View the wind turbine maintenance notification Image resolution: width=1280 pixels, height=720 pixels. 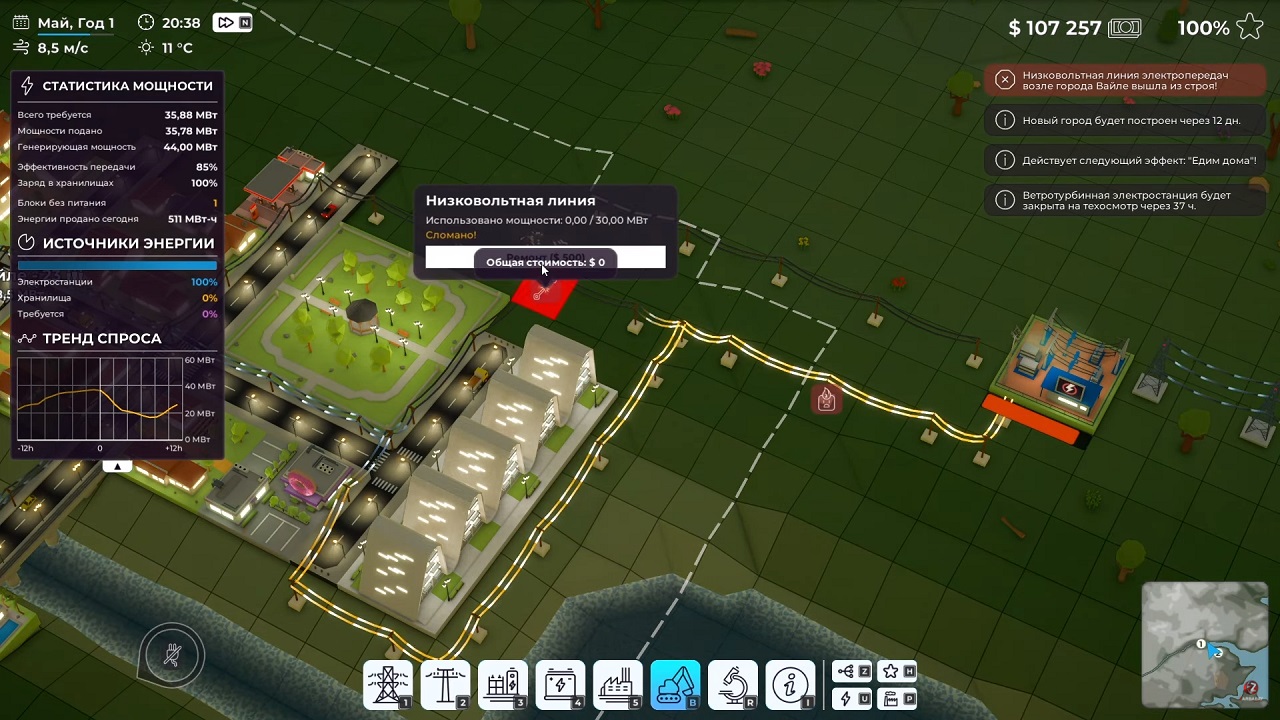point(1126,200)
